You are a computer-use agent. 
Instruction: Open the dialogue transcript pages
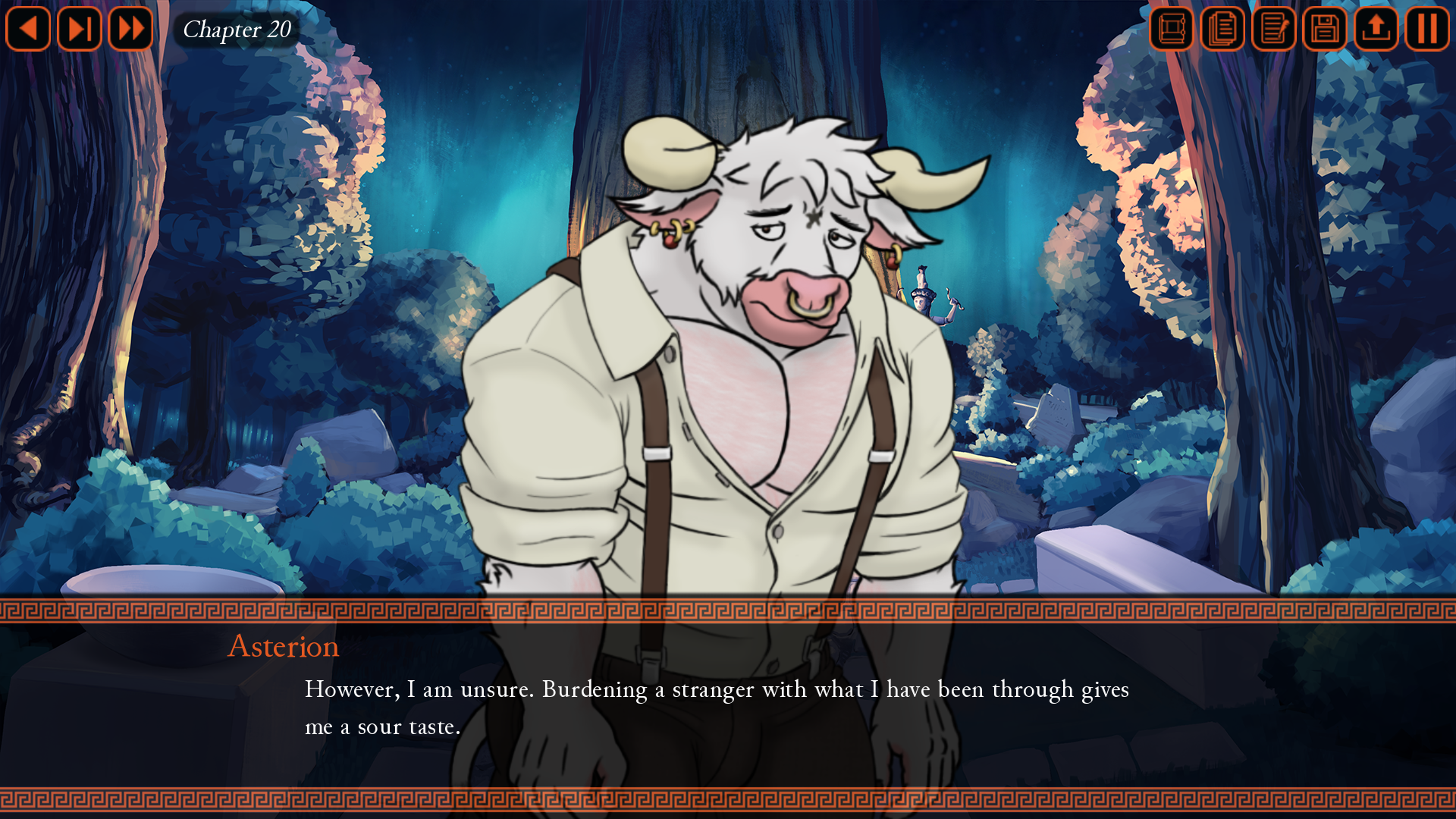click(1222, 29)
